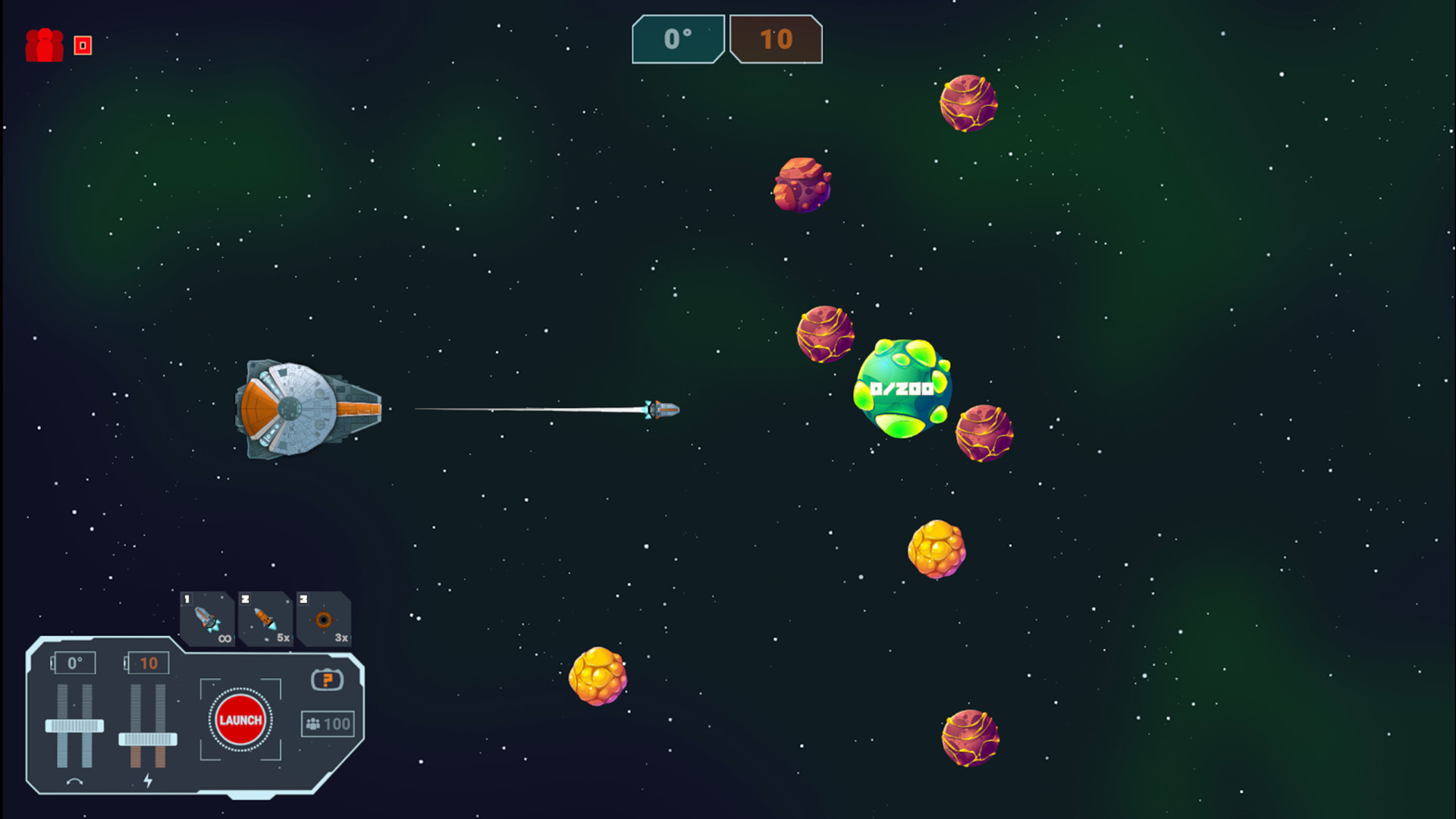Select the green planet labeled 0/200
The image size is (1456, 819).
click(902, 388)
